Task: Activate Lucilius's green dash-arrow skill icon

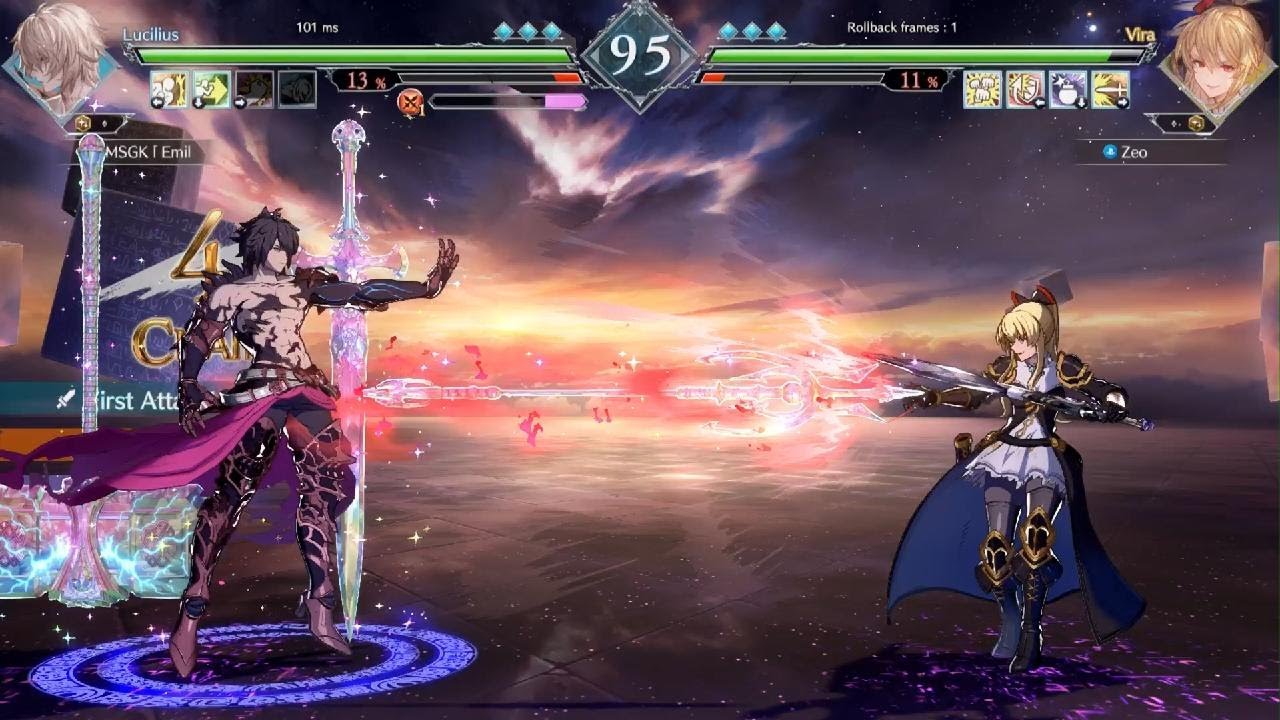Action: tap(211, 89)
